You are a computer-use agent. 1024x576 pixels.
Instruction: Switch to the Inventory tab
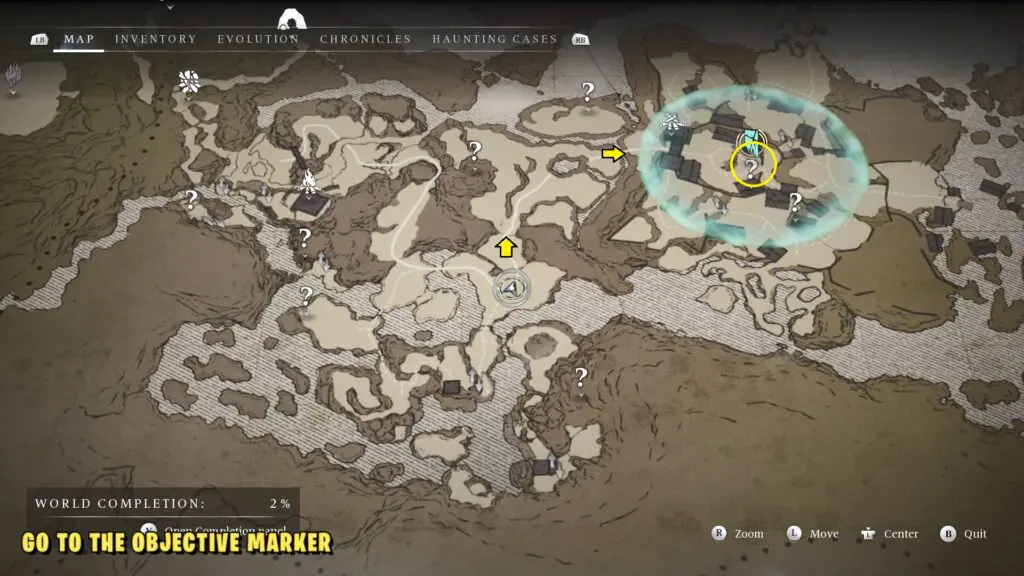coord(155,39)
